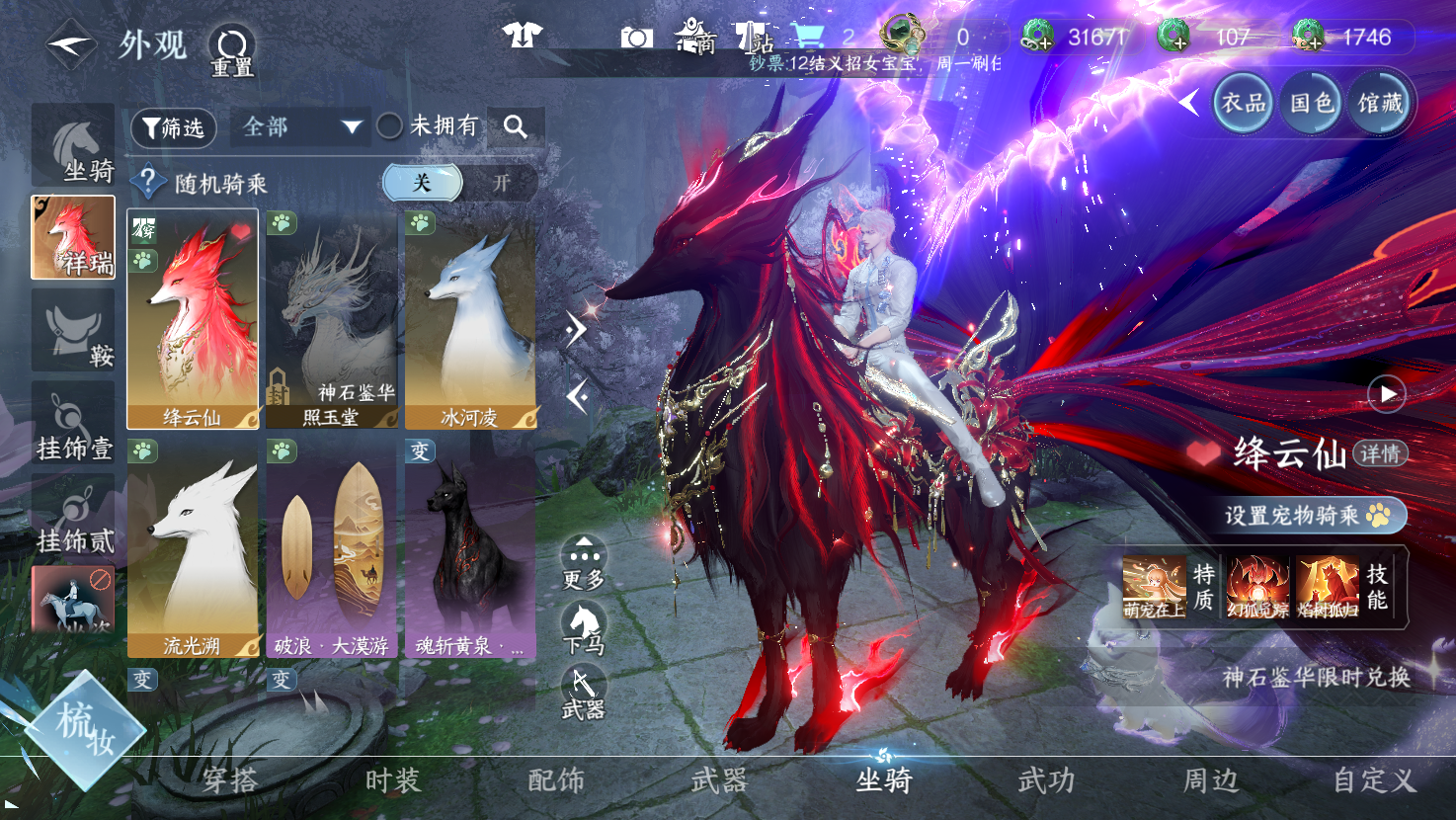Open the 挂饰壹 ornament category
This screenshot has width=1456, height=820.
(x=73, y=424)
